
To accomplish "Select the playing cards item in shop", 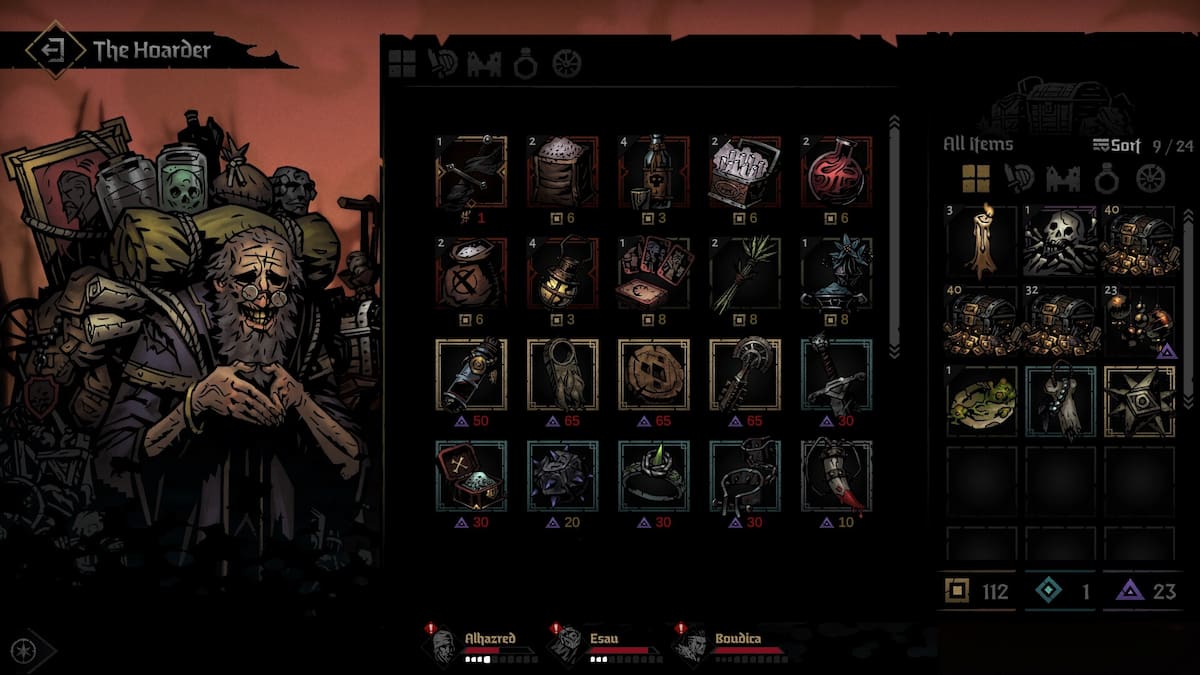I will pos(653,272).
